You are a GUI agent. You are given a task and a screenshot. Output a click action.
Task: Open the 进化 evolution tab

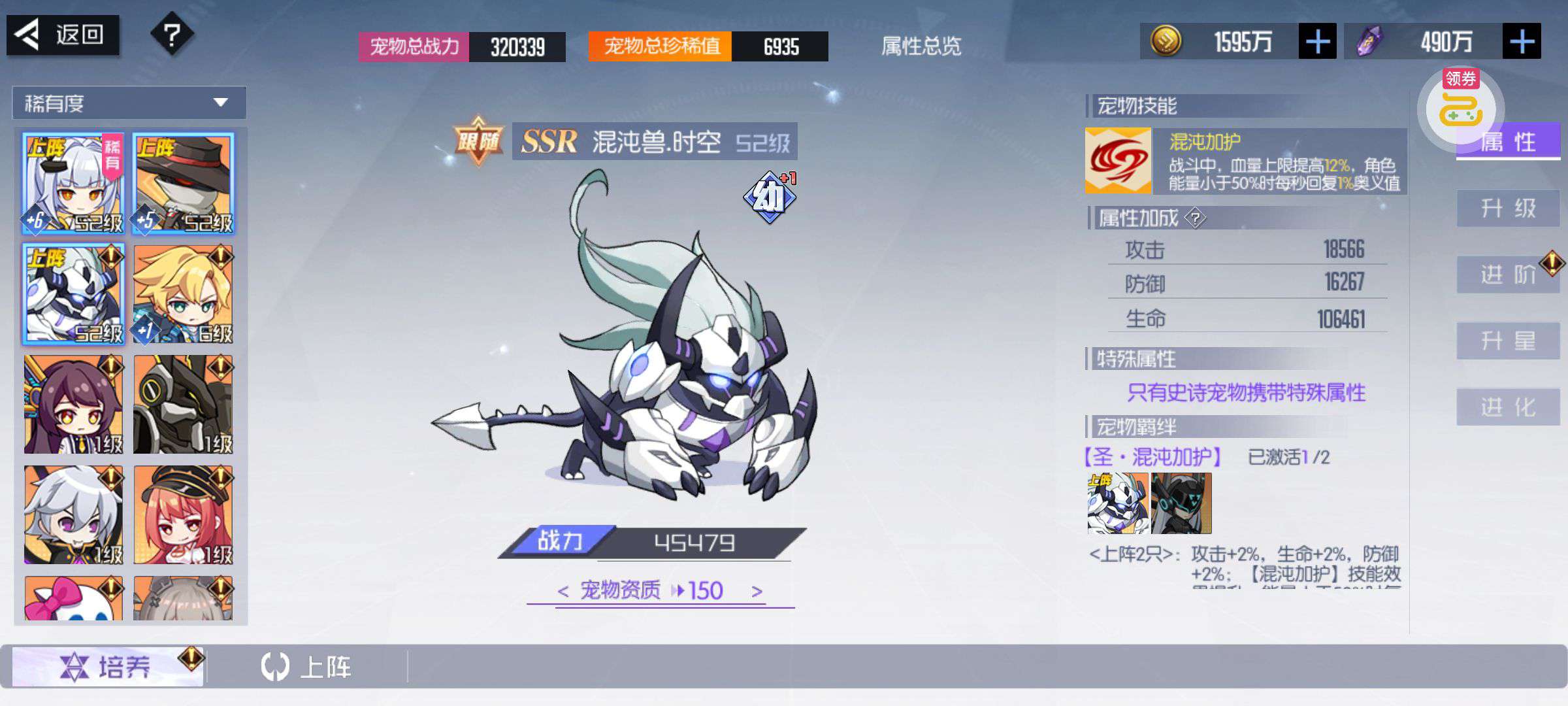tap(1508, 407)
